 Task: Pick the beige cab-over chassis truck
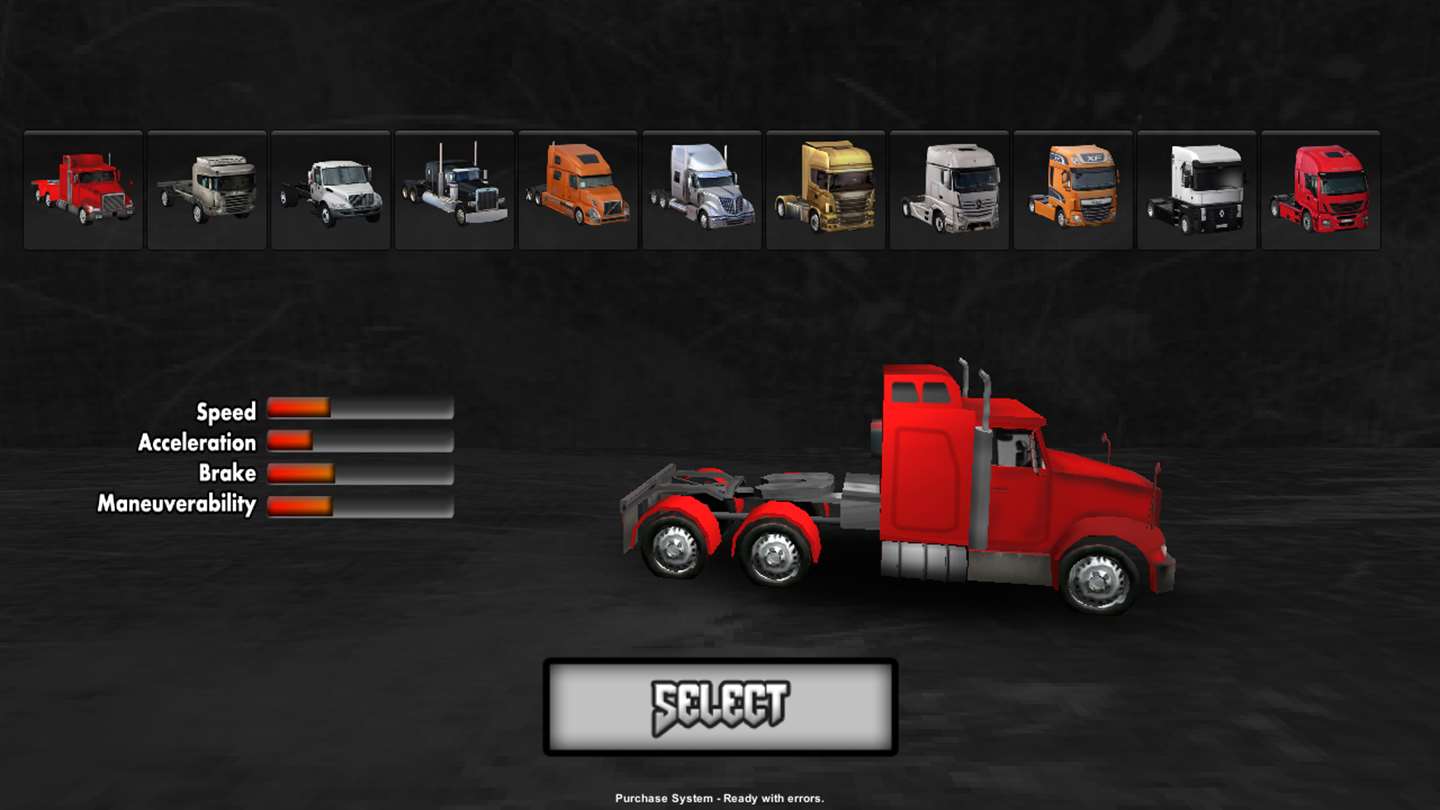207,189
